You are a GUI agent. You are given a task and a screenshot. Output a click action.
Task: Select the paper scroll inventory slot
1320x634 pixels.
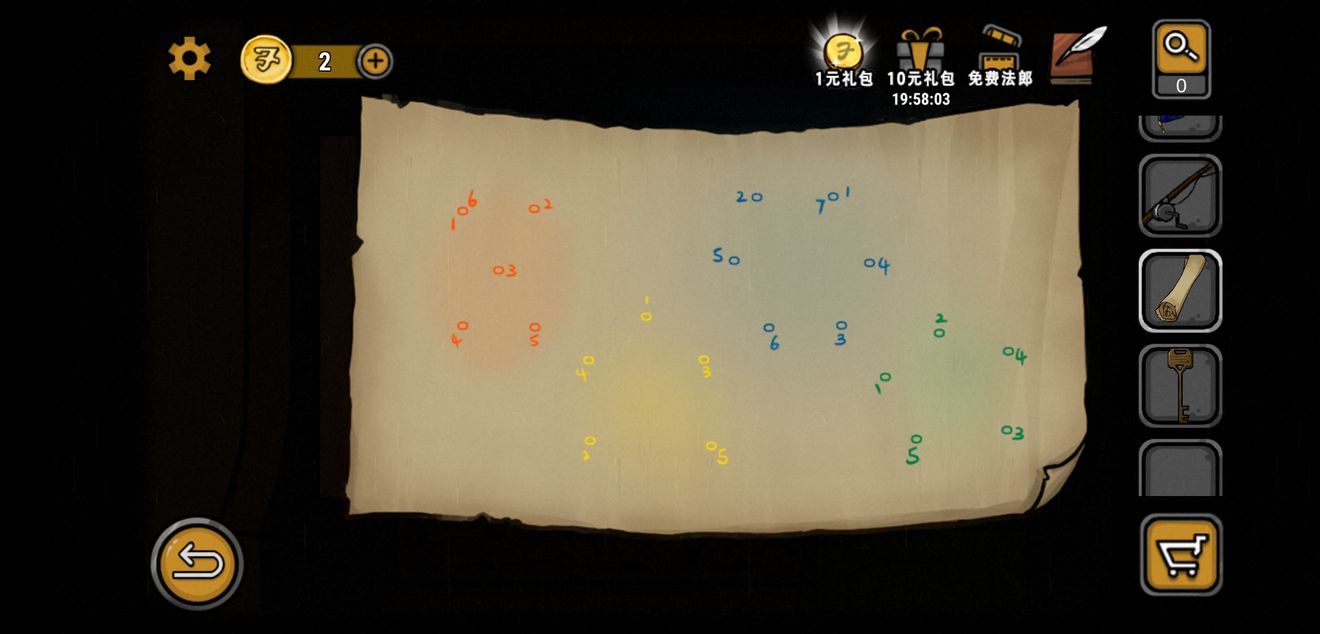[1180, 291]
